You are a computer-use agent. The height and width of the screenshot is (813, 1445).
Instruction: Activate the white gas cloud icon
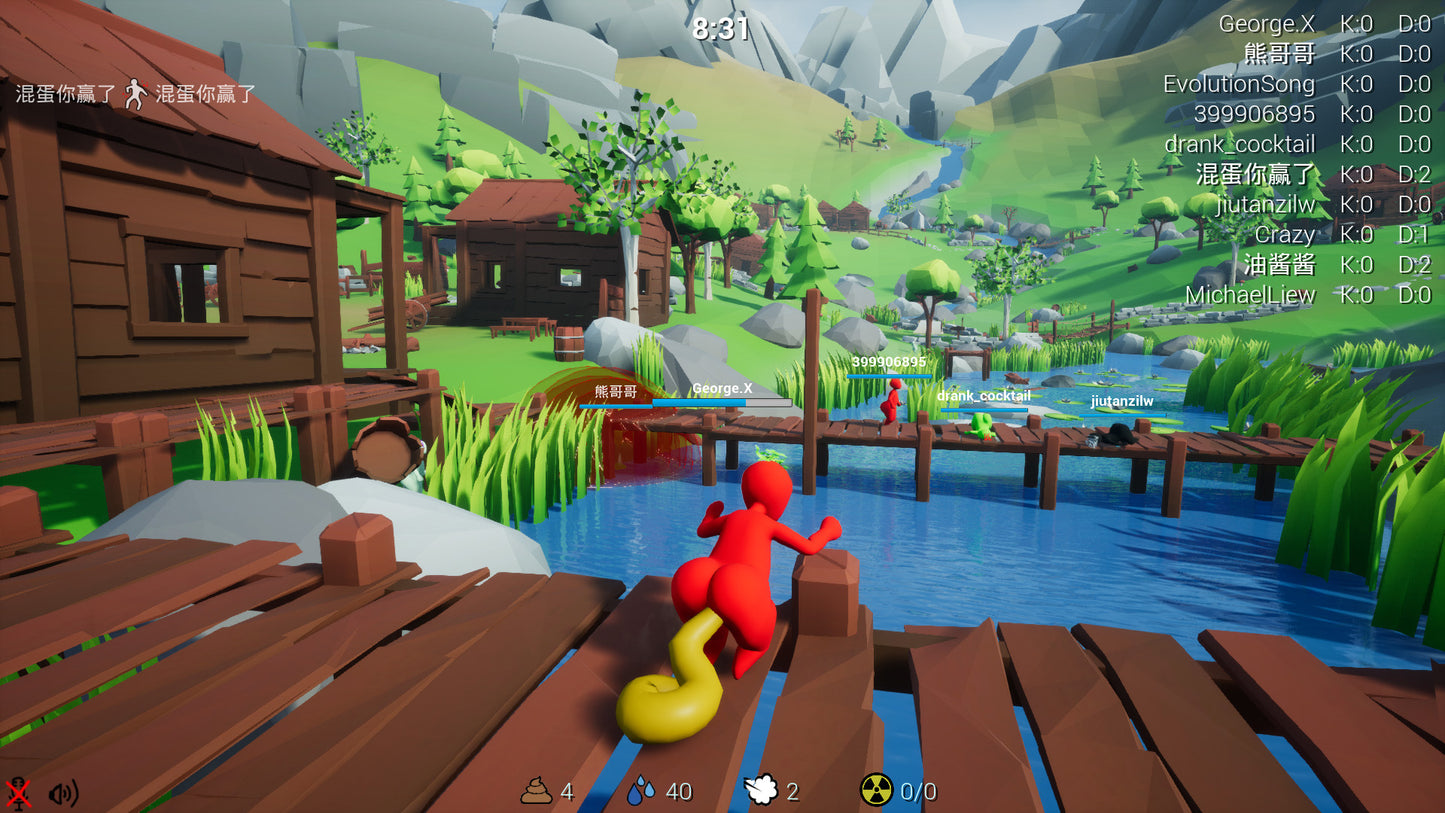[x=761, y=791]
